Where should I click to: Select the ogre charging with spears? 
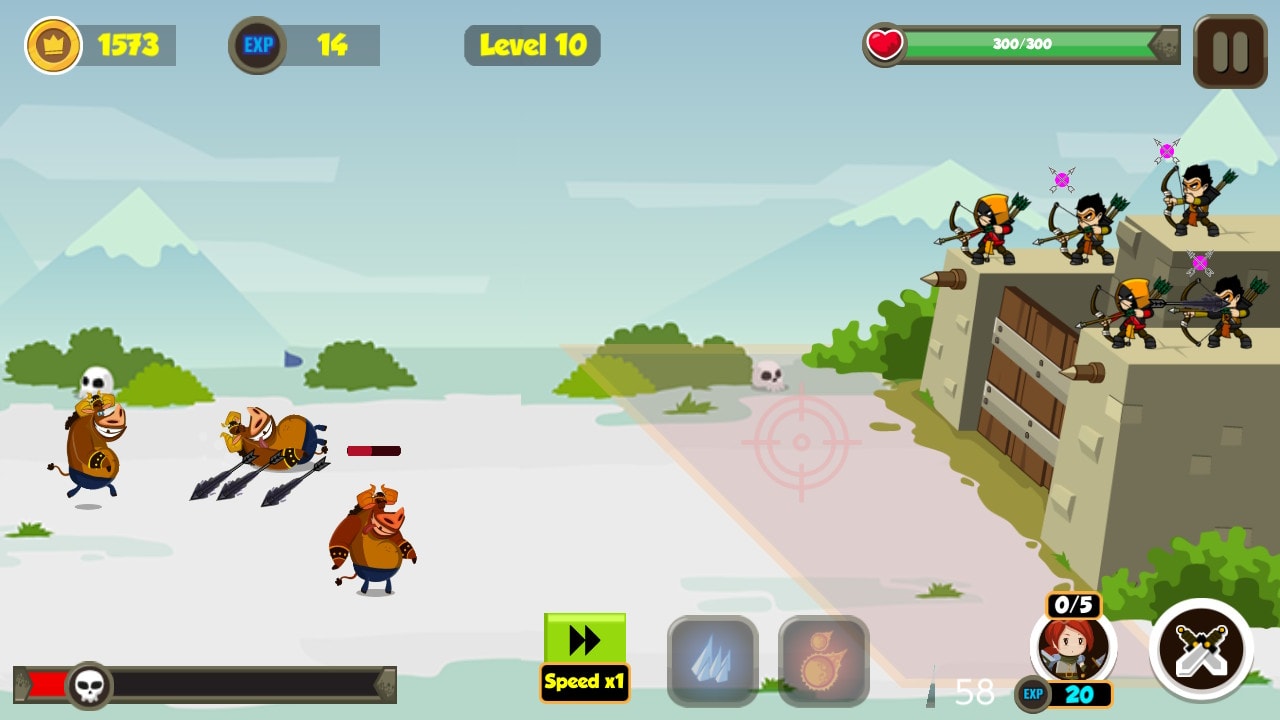(x=265, y=440)
